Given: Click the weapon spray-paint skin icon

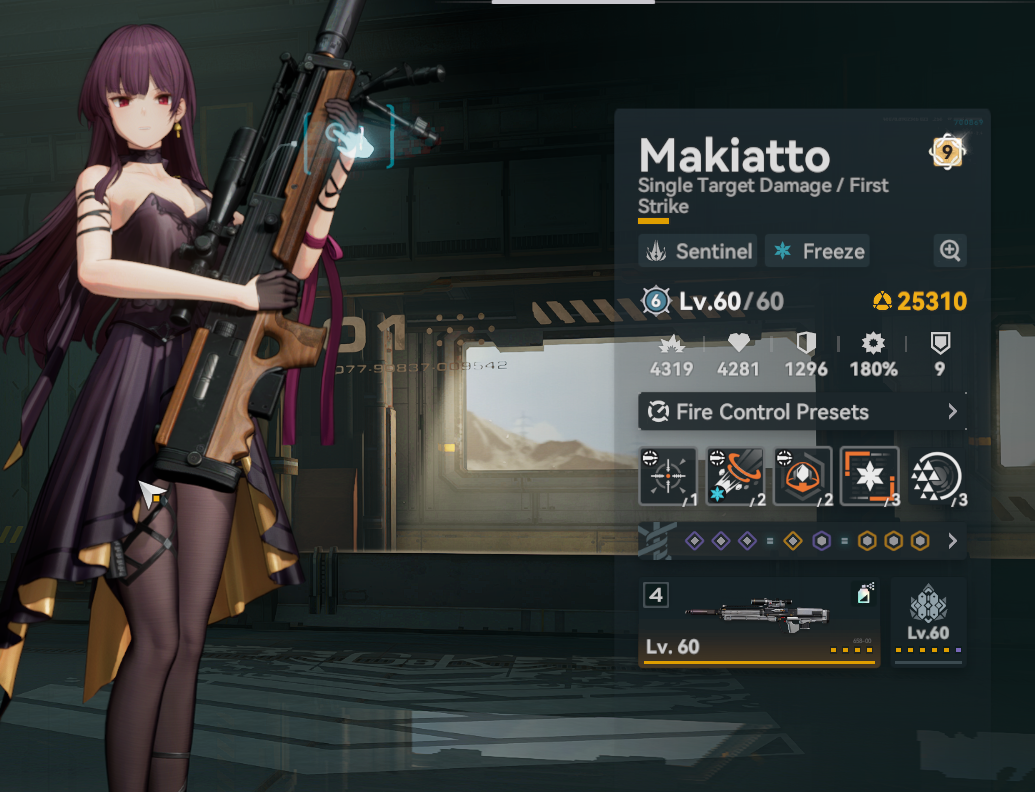Looking at the screenshot, I should (x=864, y=596).
